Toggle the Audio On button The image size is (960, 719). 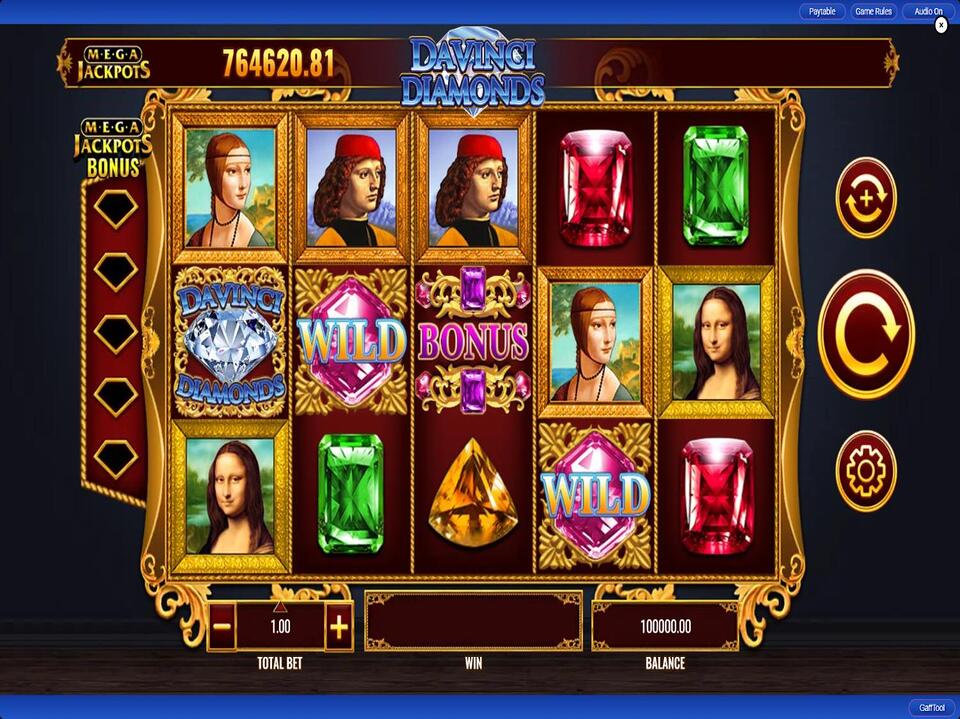(927, 12)
